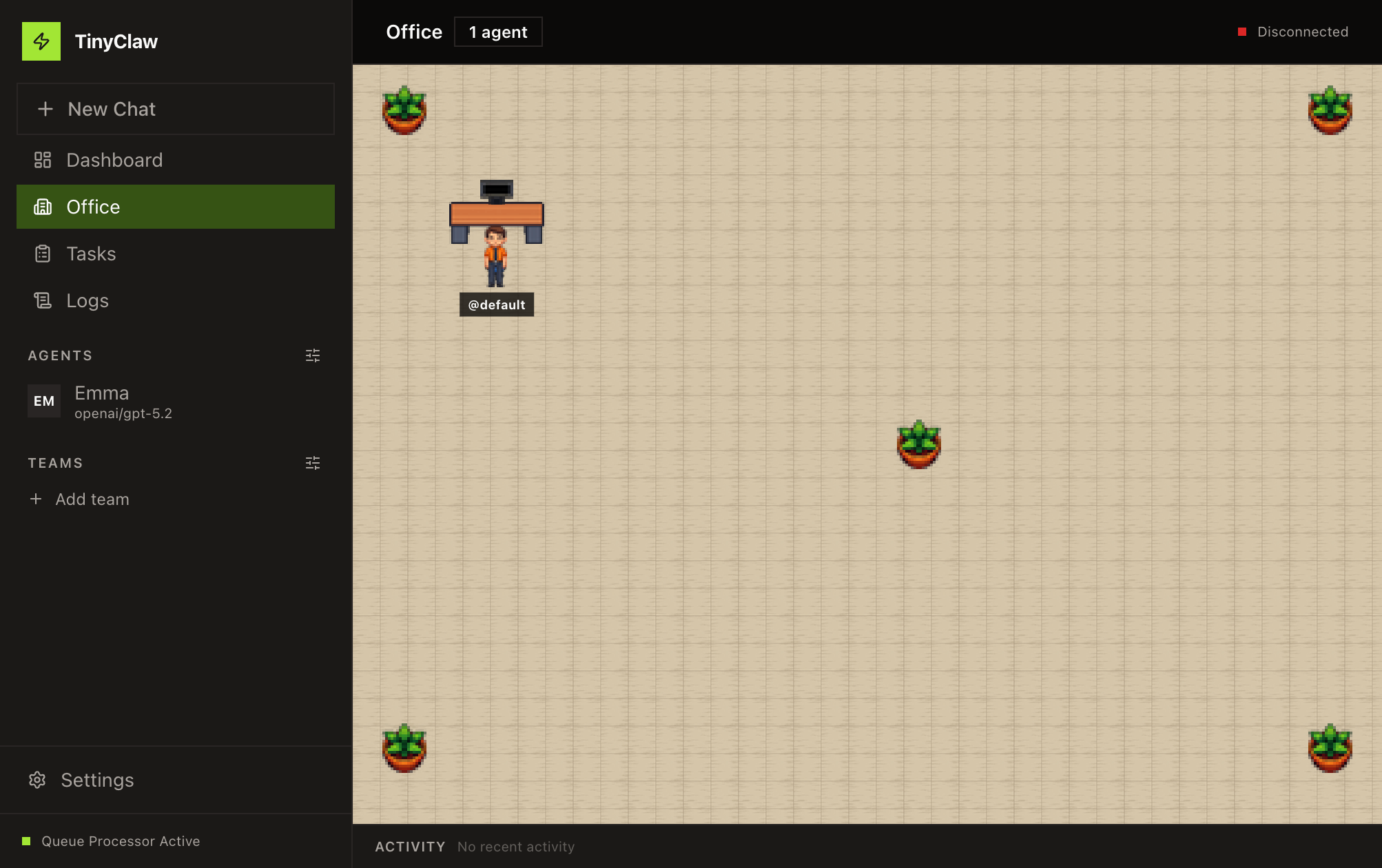The width and height of the screenshot is (1382, 868).
Task: Click the TinyClaw lightning logo
Action: tap(42, 41)
